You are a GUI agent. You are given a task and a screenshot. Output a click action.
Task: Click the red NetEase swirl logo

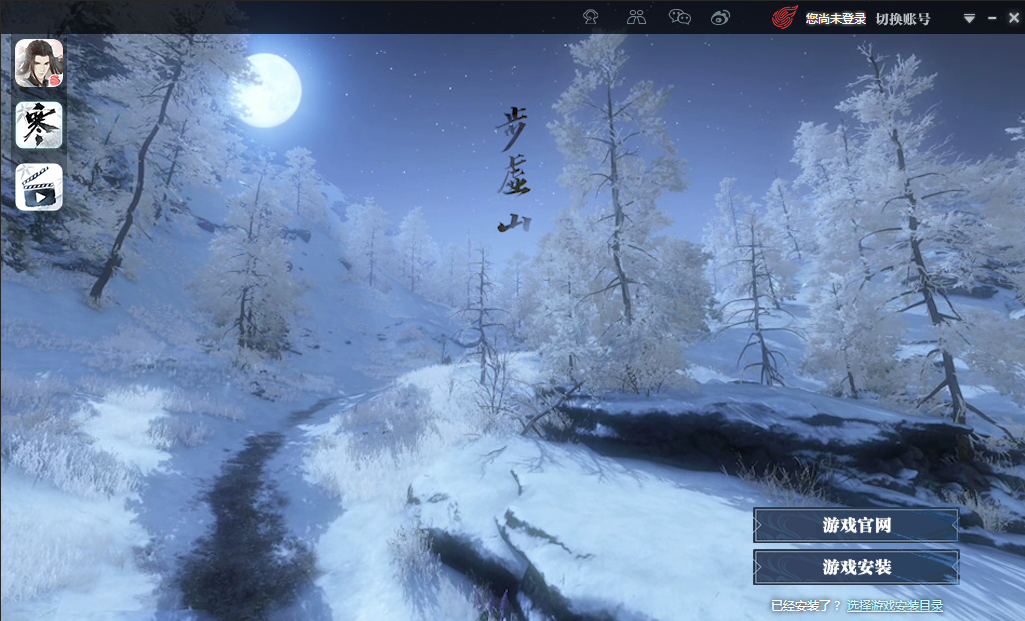[785, 18]
